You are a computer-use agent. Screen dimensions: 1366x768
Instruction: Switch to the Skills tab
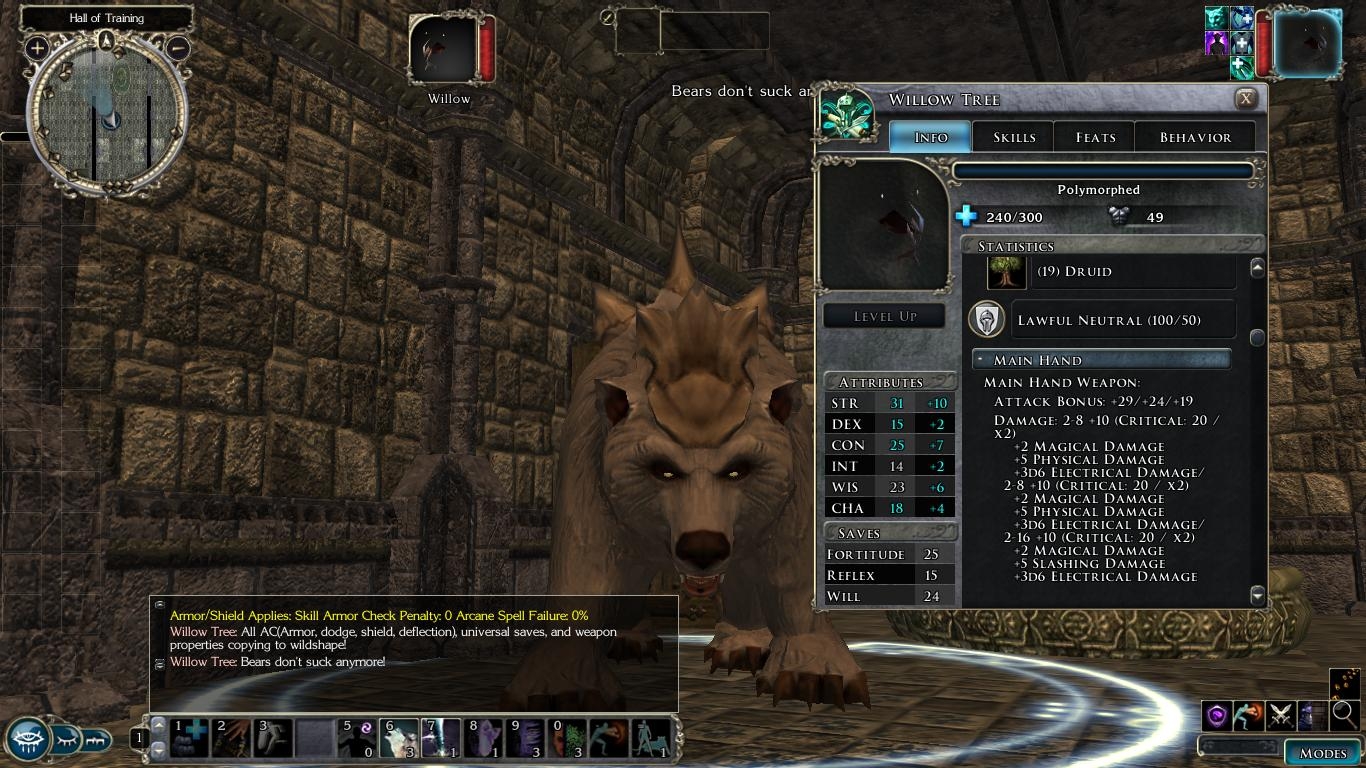point(1014,137)
